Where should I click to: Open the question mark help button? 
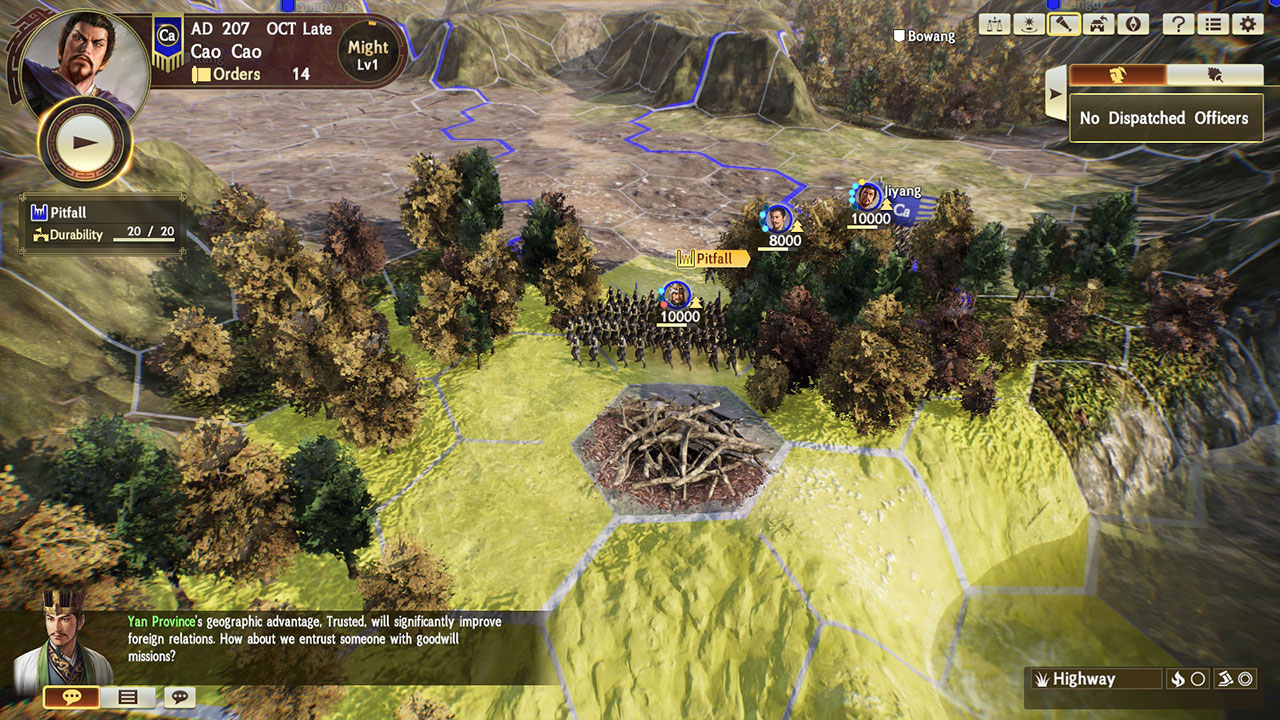(x=1178, y=25)
